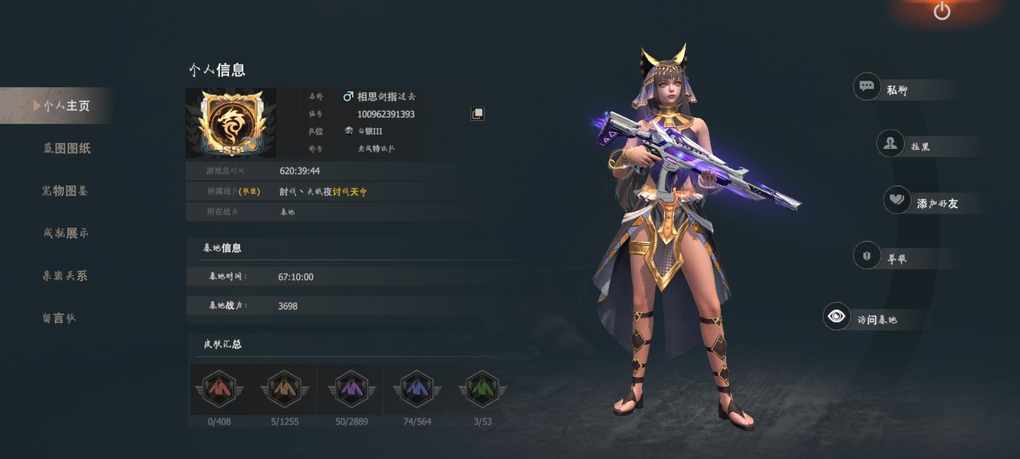The width and height of the screenshot is (1020, 459).
Task: Switch to the 亲密关系 relationships tab
Action: (66, 275)
